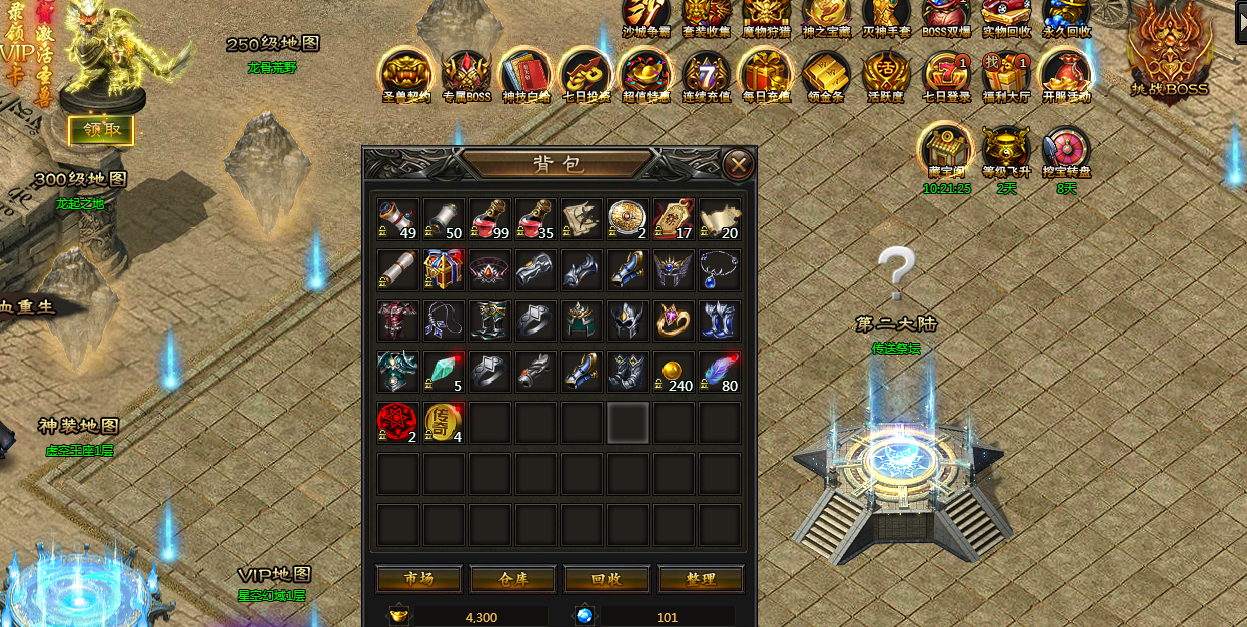Click the 回收 recycle button
The height and width of the screenshot is (627, 1247).
607,579
